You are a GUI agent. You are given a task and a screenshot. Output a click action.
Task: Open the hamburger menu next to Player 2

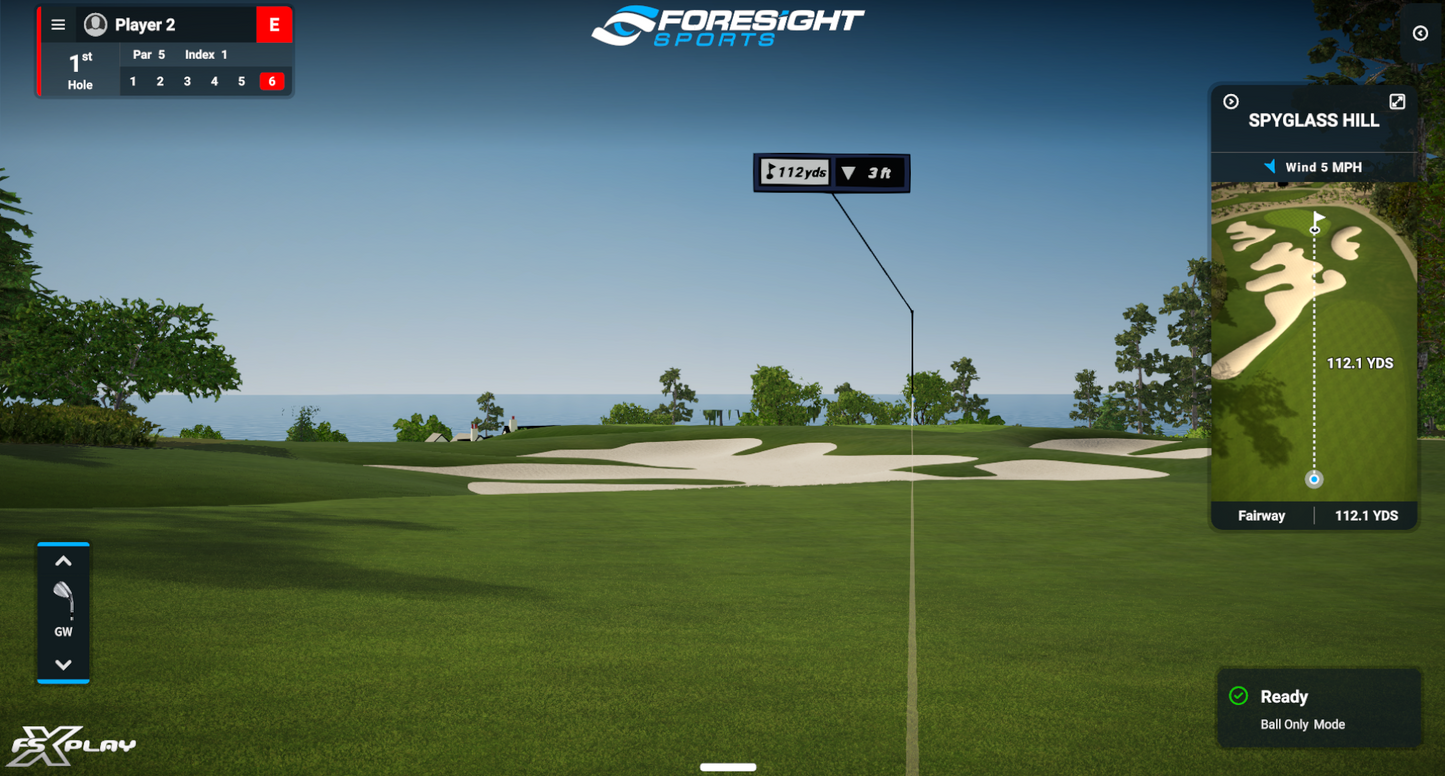coord(57,24)
